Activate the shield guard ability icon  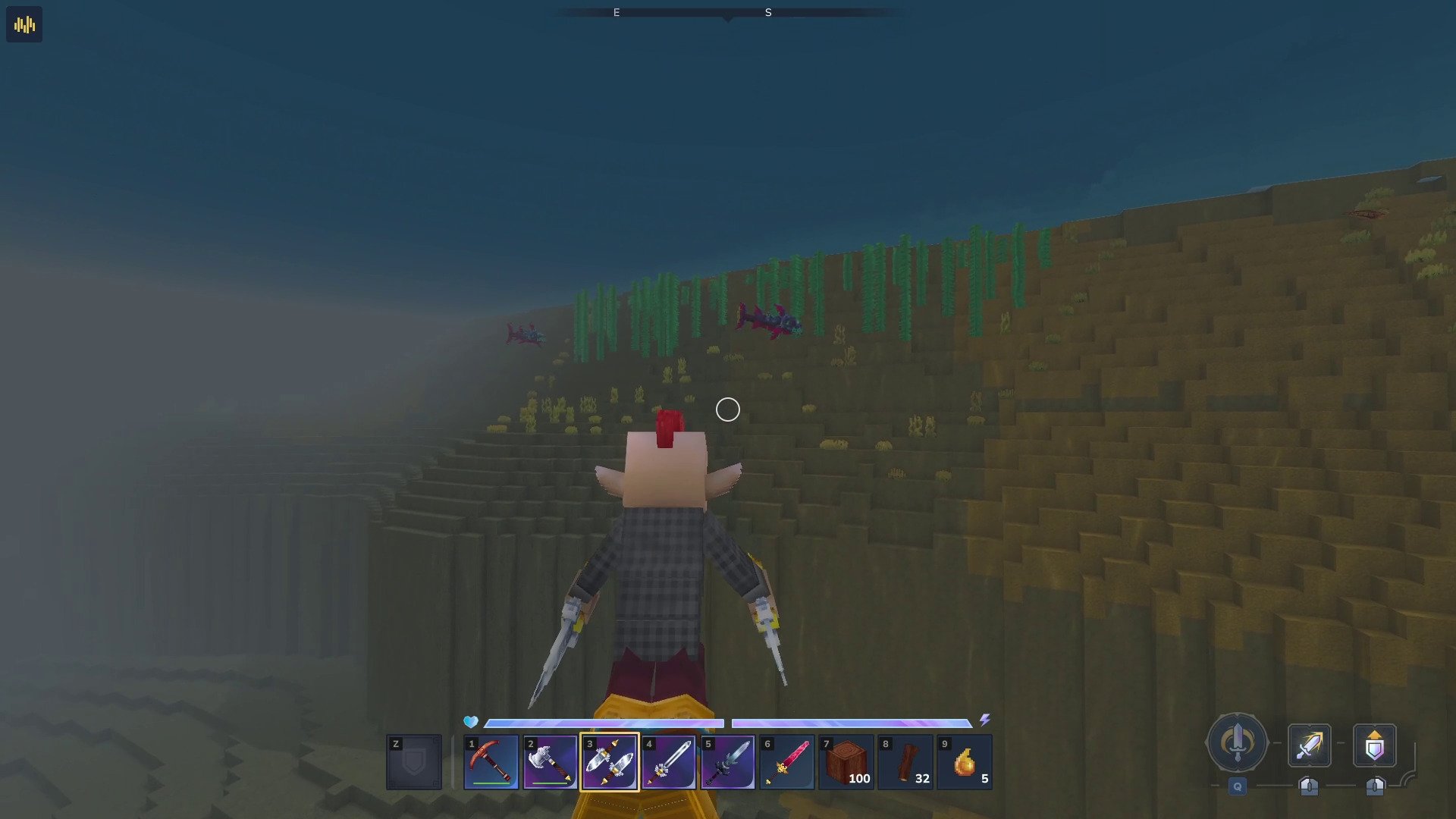[1374, 745]
